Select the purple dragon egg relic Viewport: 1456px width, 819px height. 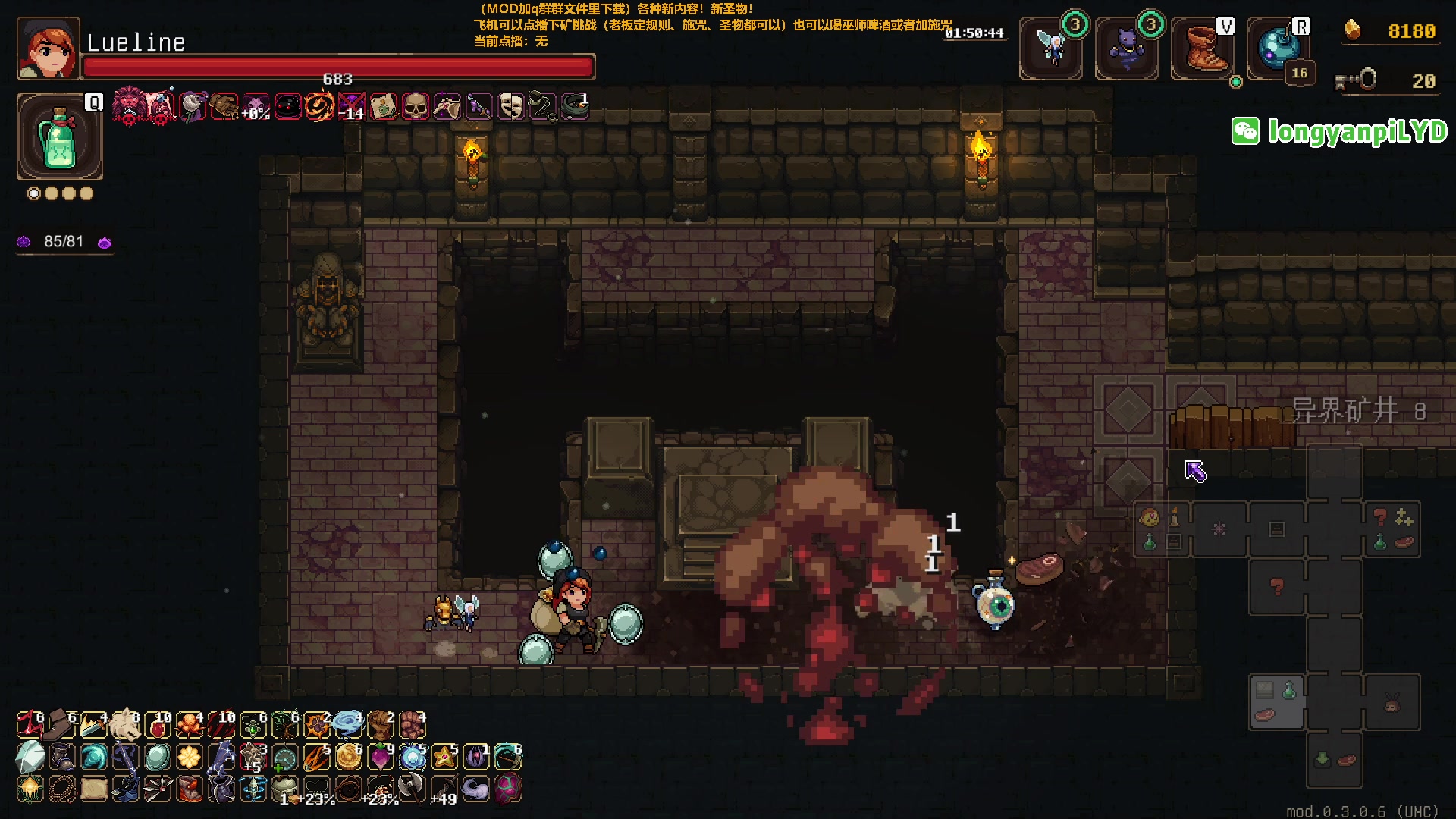(x=507, y=789)
